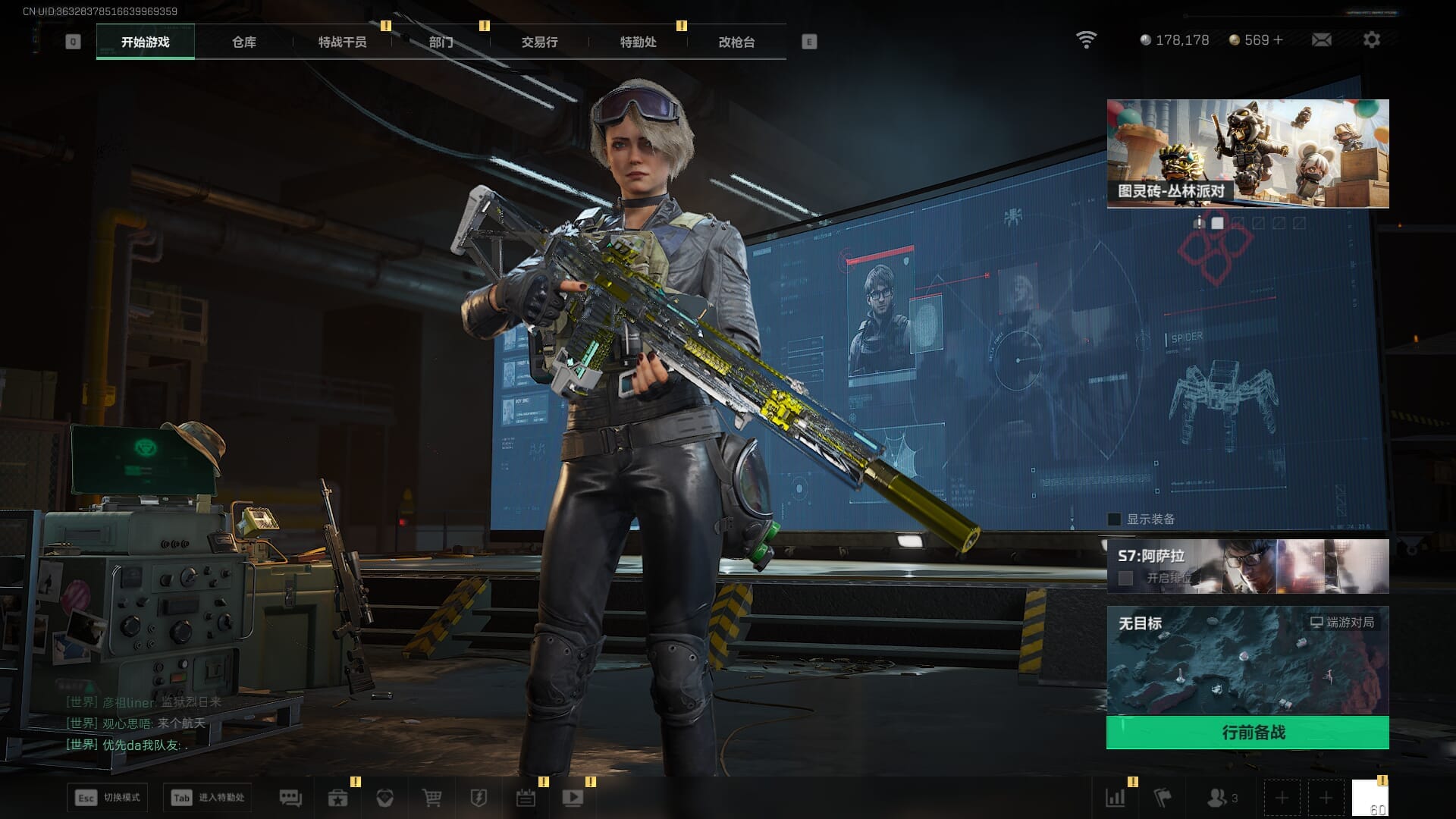Show the friends list icon
Image resolution: width=1456 pixels, height=819 pixels.
(1217, 798)
